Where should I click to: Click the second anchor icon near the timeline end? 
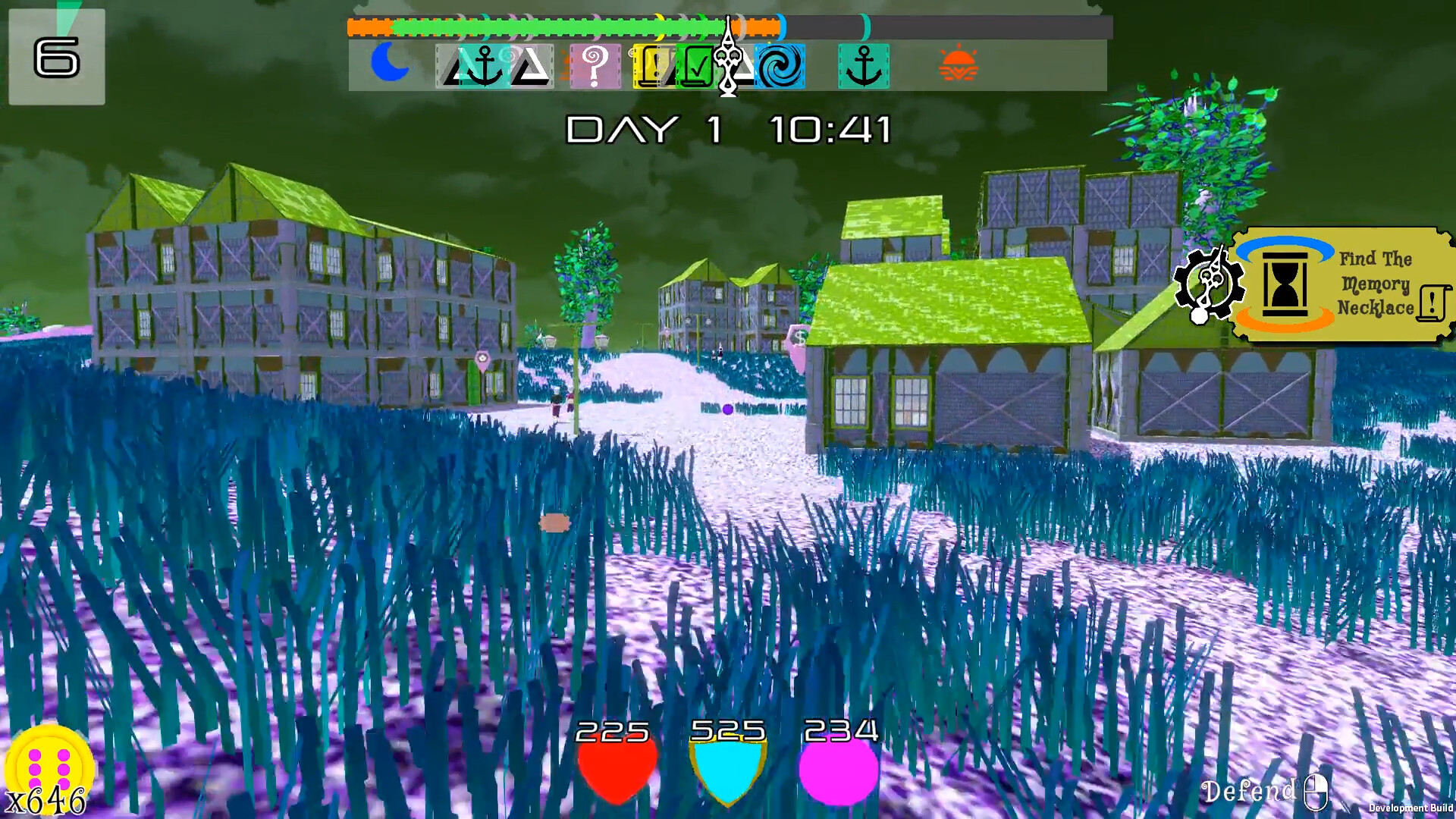point(864,64)
